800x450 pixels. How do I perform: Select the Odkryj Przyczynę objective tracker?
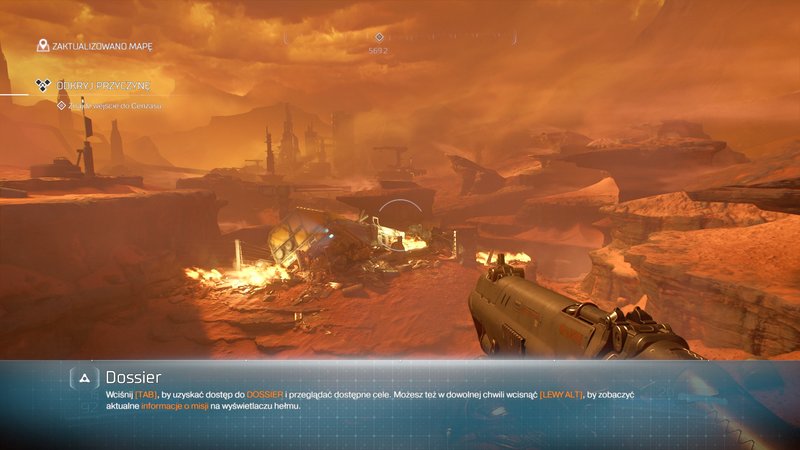pos(98,86)
